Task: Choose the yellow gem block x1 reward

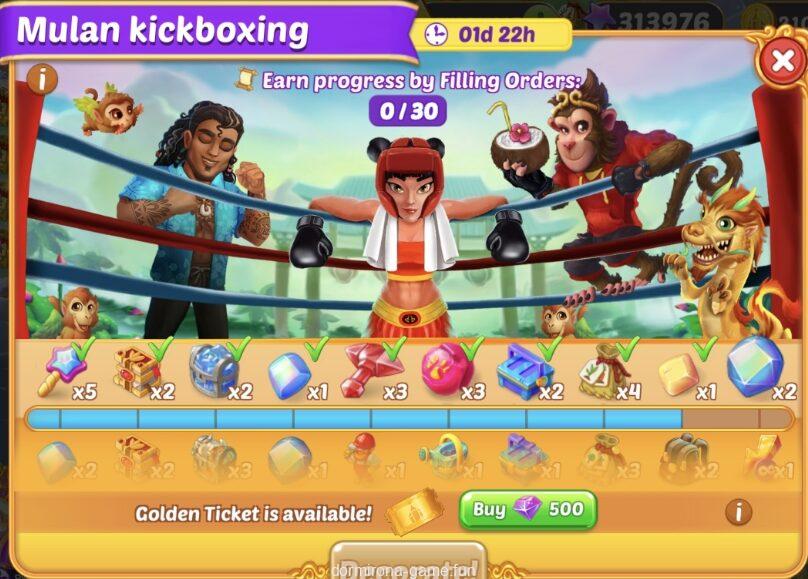Action: pyautogui.click(x=678, y=373)
